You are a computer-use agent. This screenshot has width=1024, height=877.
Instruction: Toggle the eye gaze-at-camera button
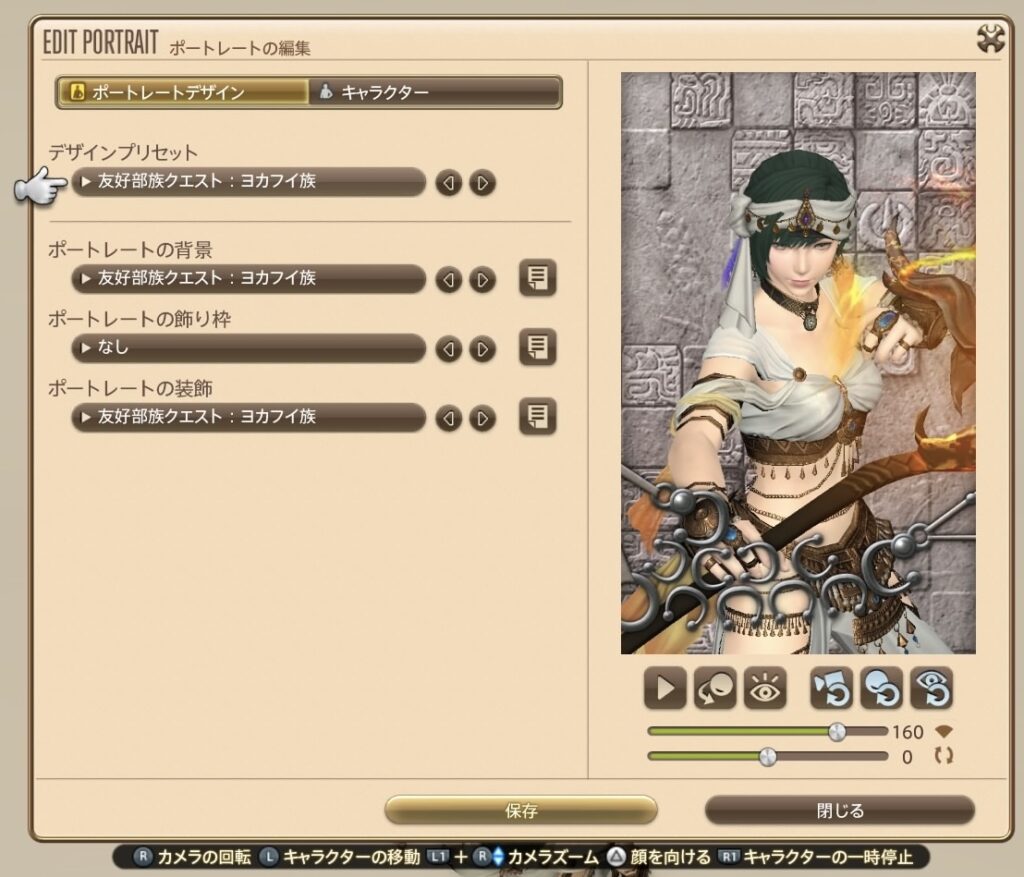click(765, 688)
